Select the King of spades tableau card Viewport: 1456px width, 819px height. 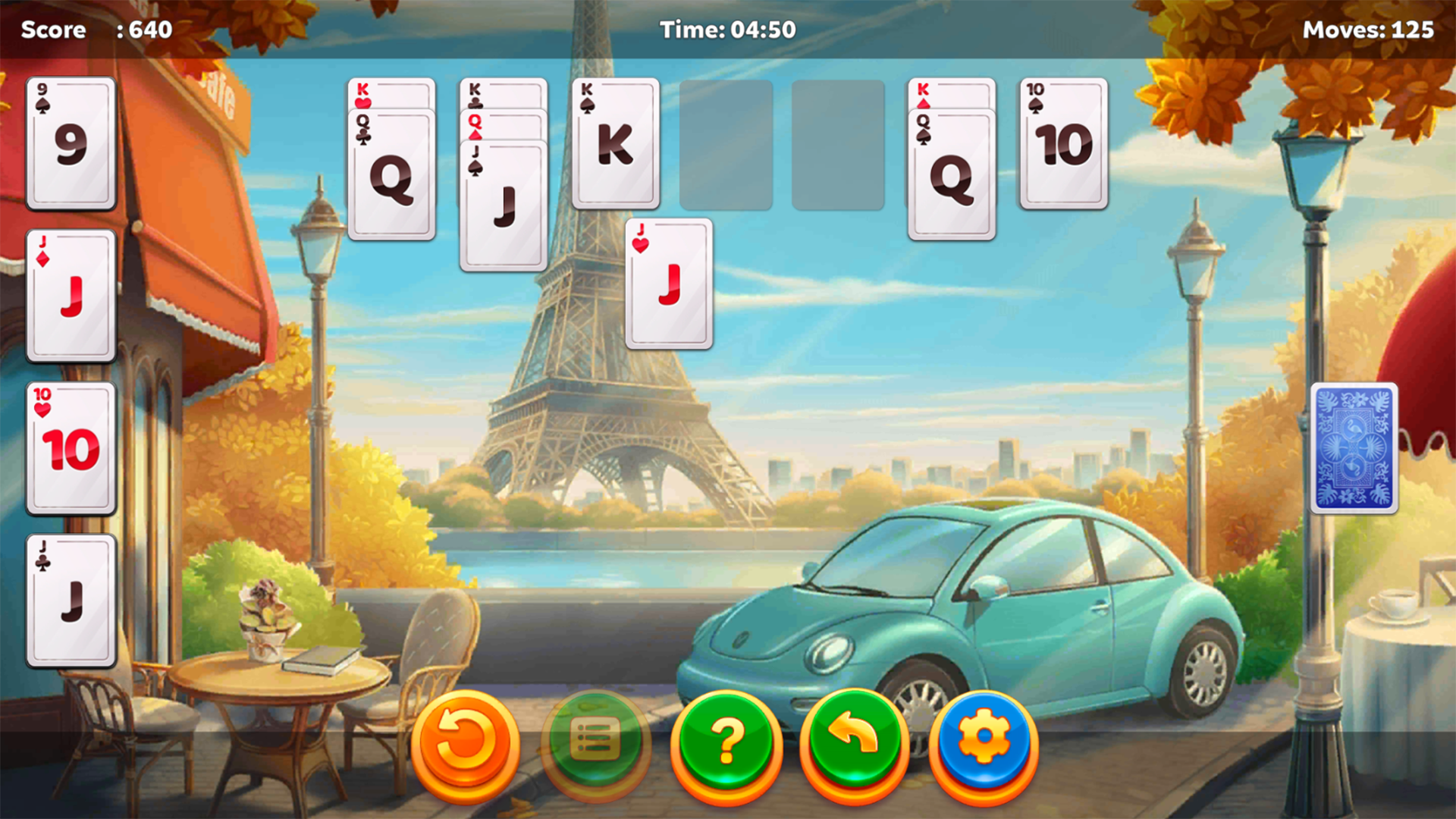pyautogui.click(x=616, y=144)
